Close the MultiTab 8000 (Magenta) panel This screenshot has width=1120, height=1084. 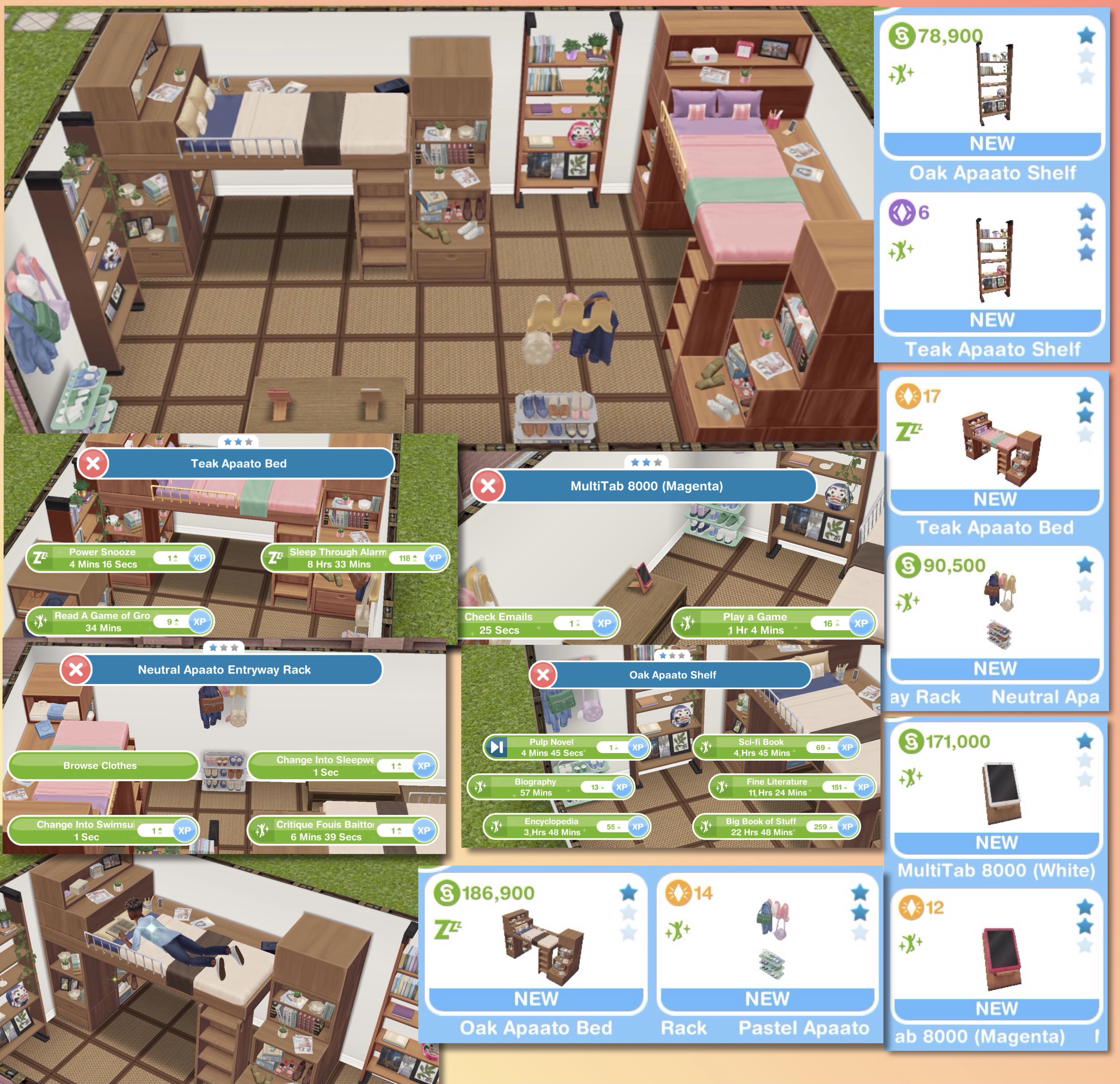click(487, 486)
